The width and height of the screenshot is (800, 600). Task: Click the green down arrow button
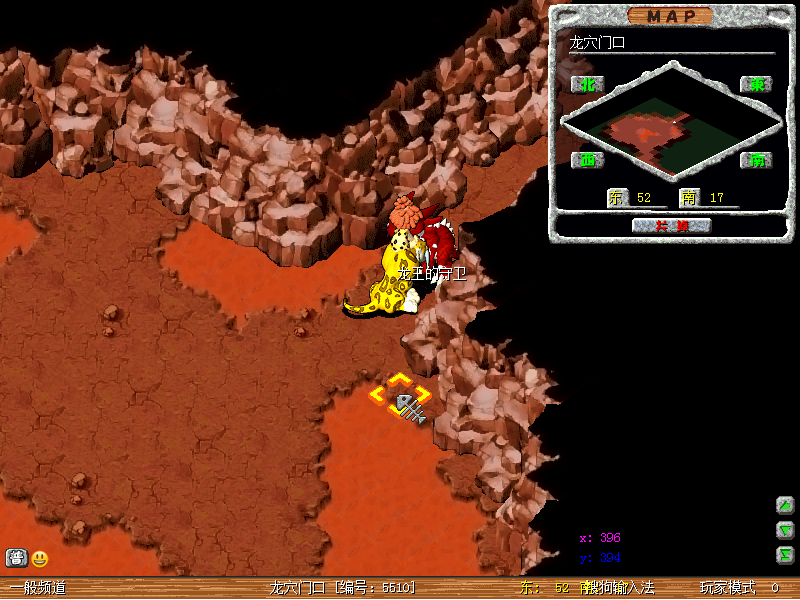(785, 530)
